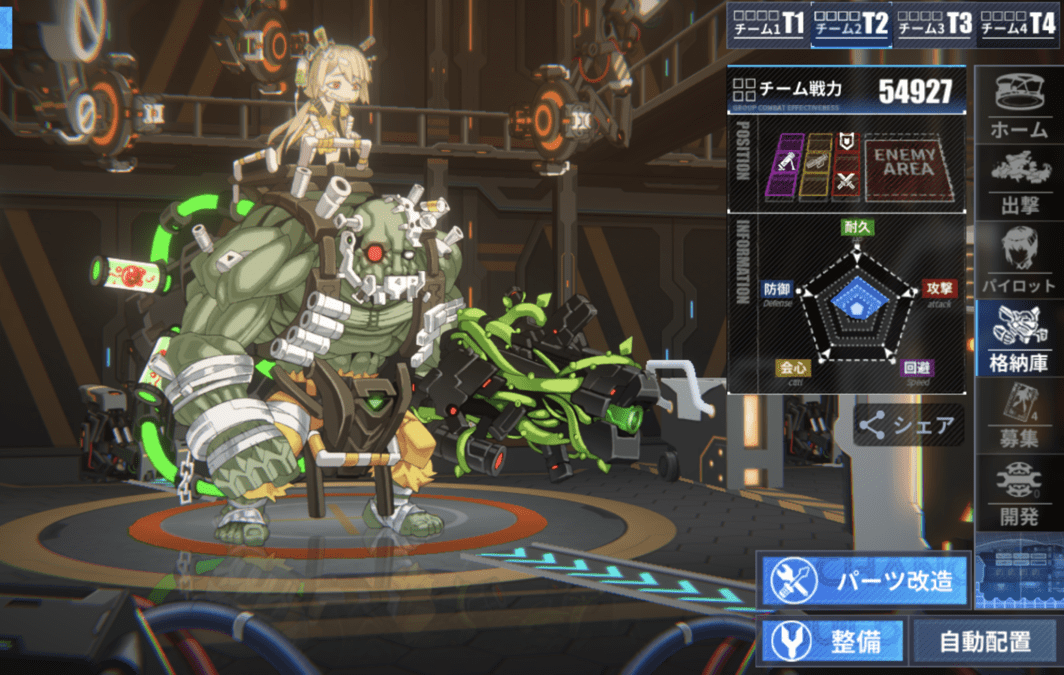This screenshot has width=1064, height=675.
Task: Select the Hangar (格納庫) menu
Action: click(x=1018, y=337)
